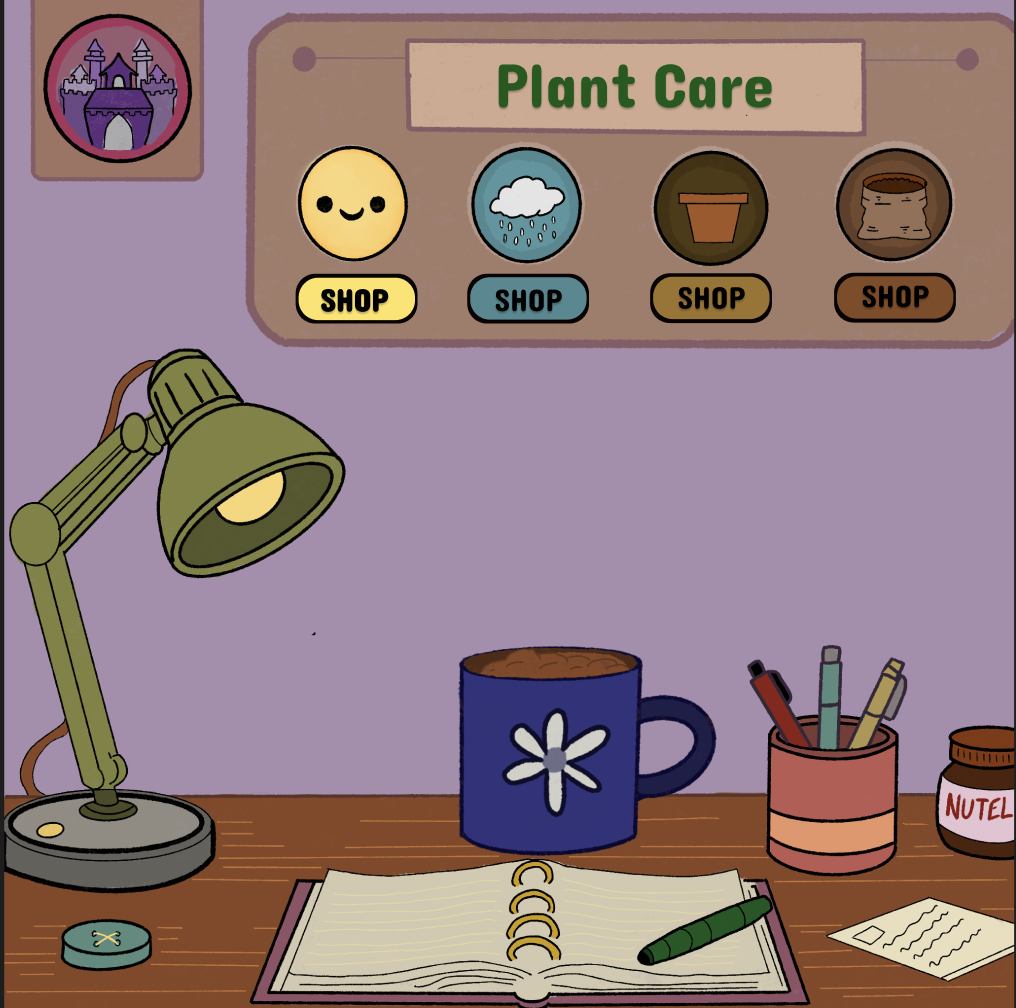The width and height of the screenshot is (1016, 1008).
Task: Select the soil bag icon
Action: [x=894, y=205]
